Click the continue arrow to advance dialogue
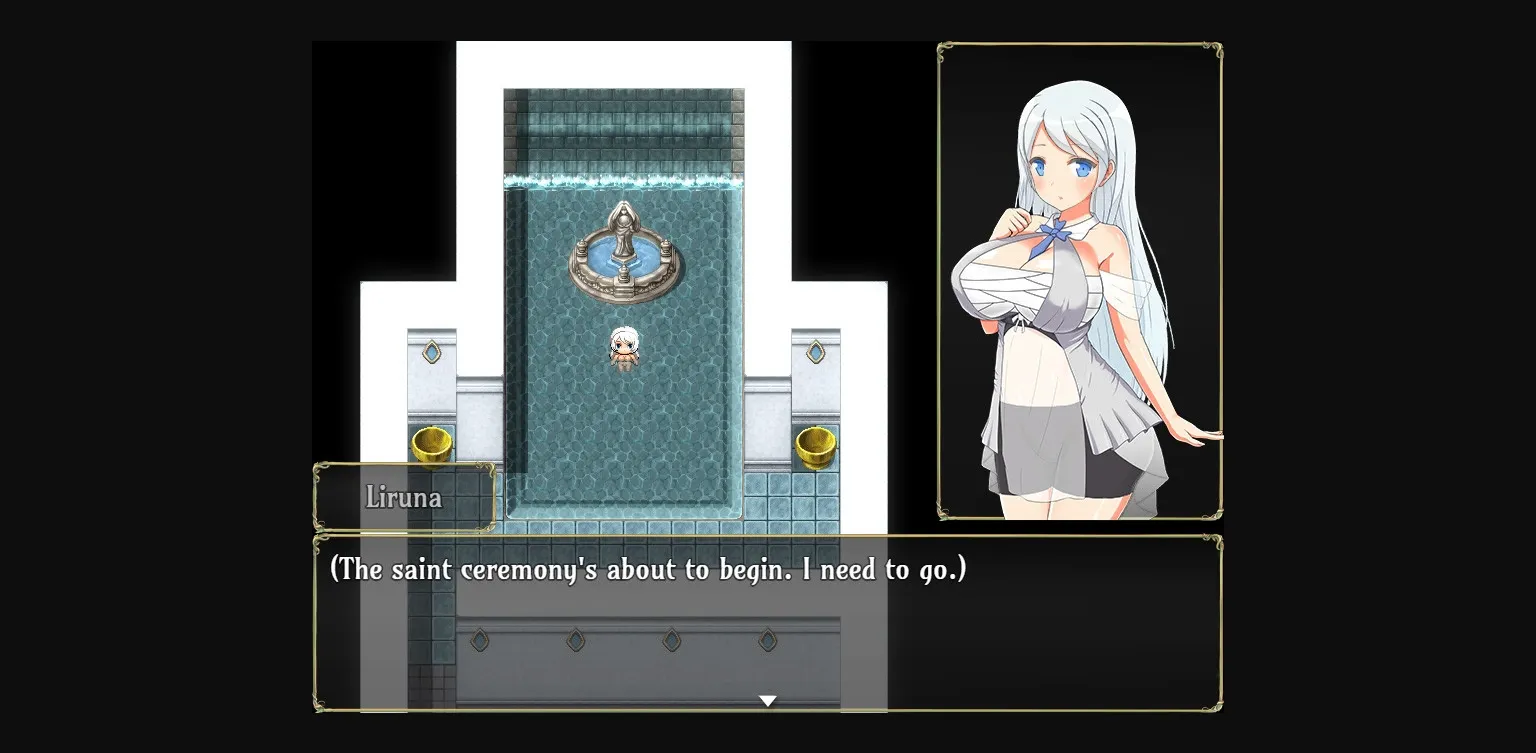Image resolution: width=1536 pixels, height=753 pixels. click(x=768, y=700)
